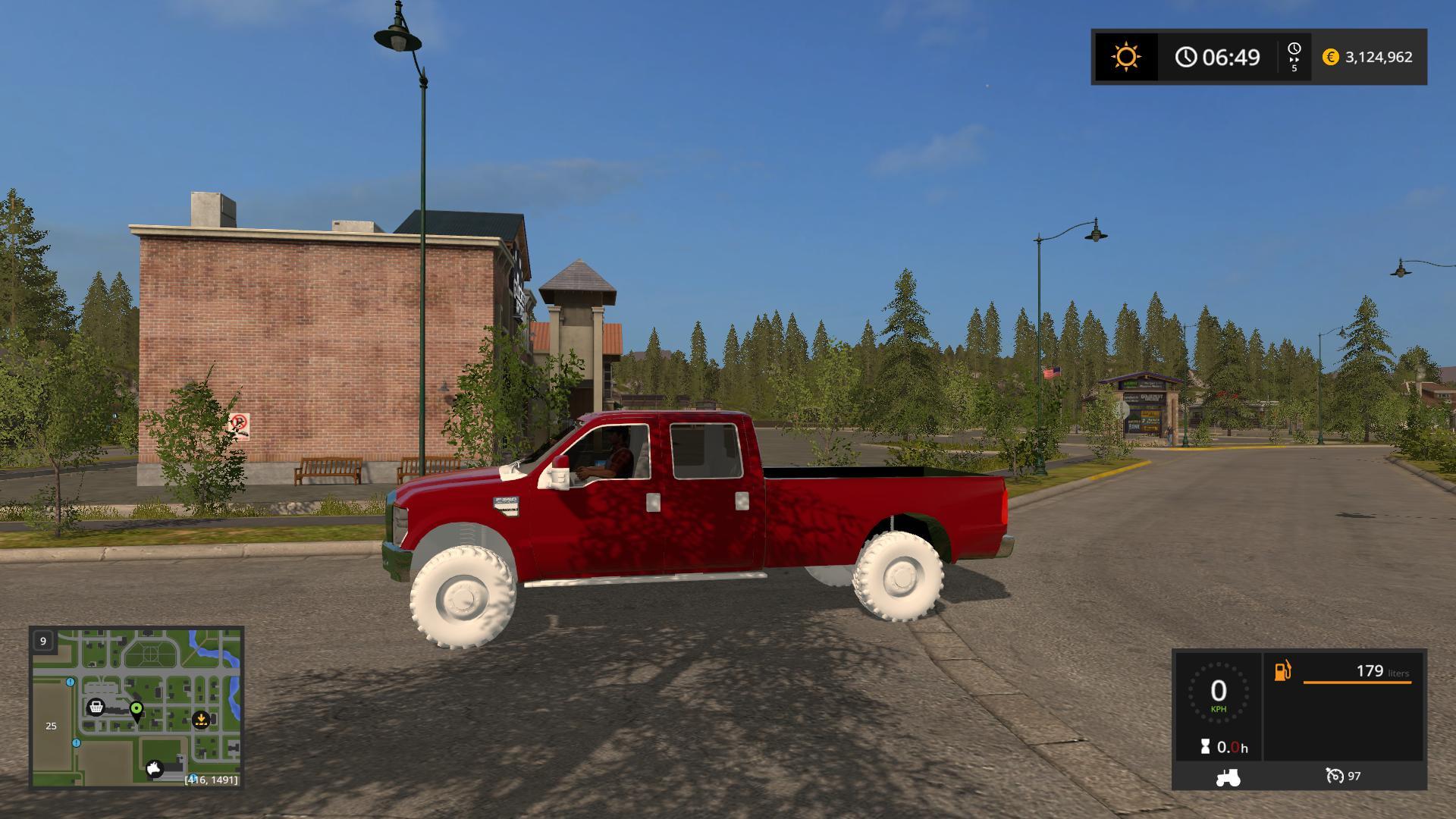The image size is (1456, 819).
Task: Click the orange fuel pump icon
Action: click(x=1282, y=671)
